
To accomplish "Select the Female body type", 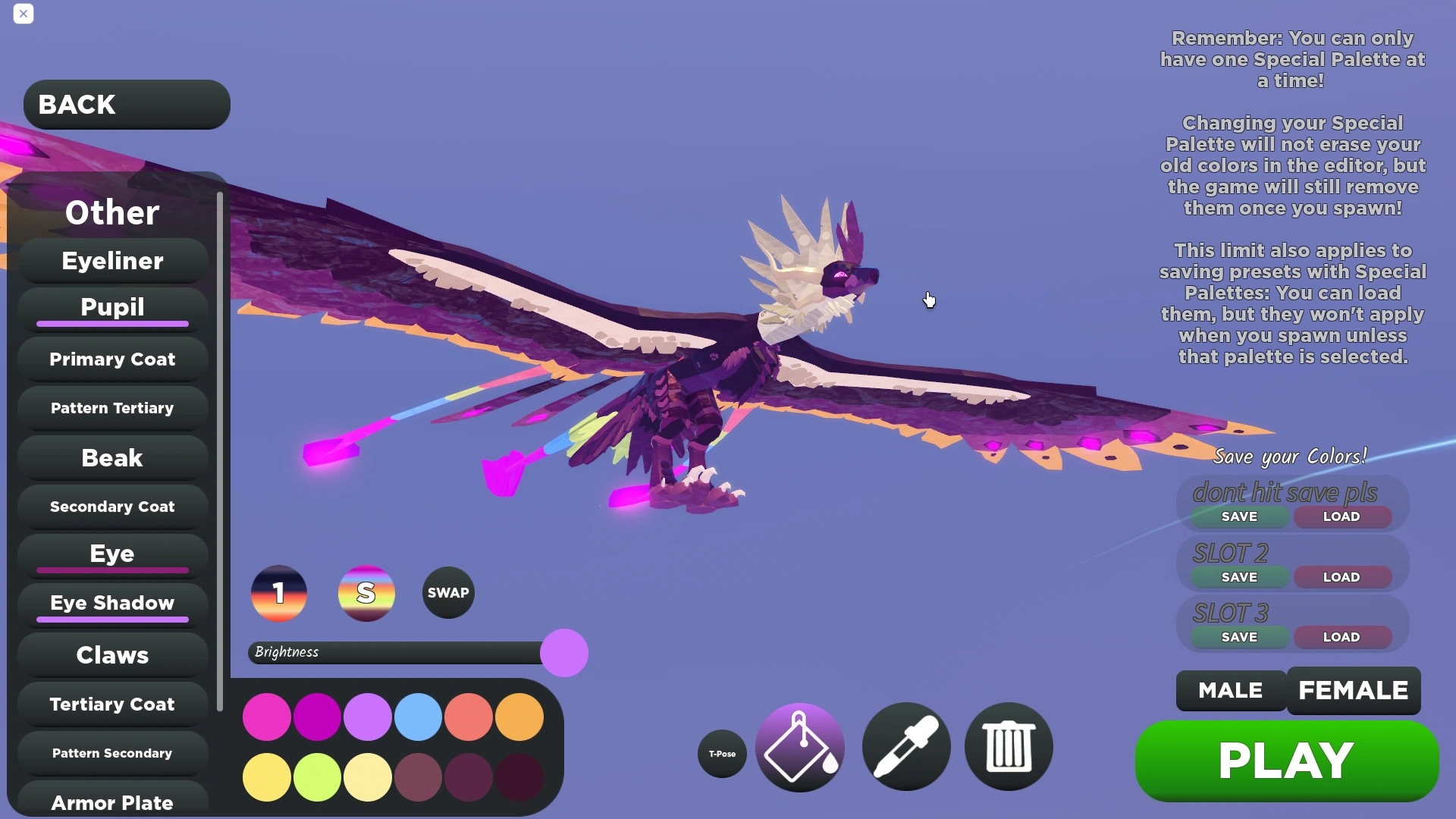I will 1353,690.
